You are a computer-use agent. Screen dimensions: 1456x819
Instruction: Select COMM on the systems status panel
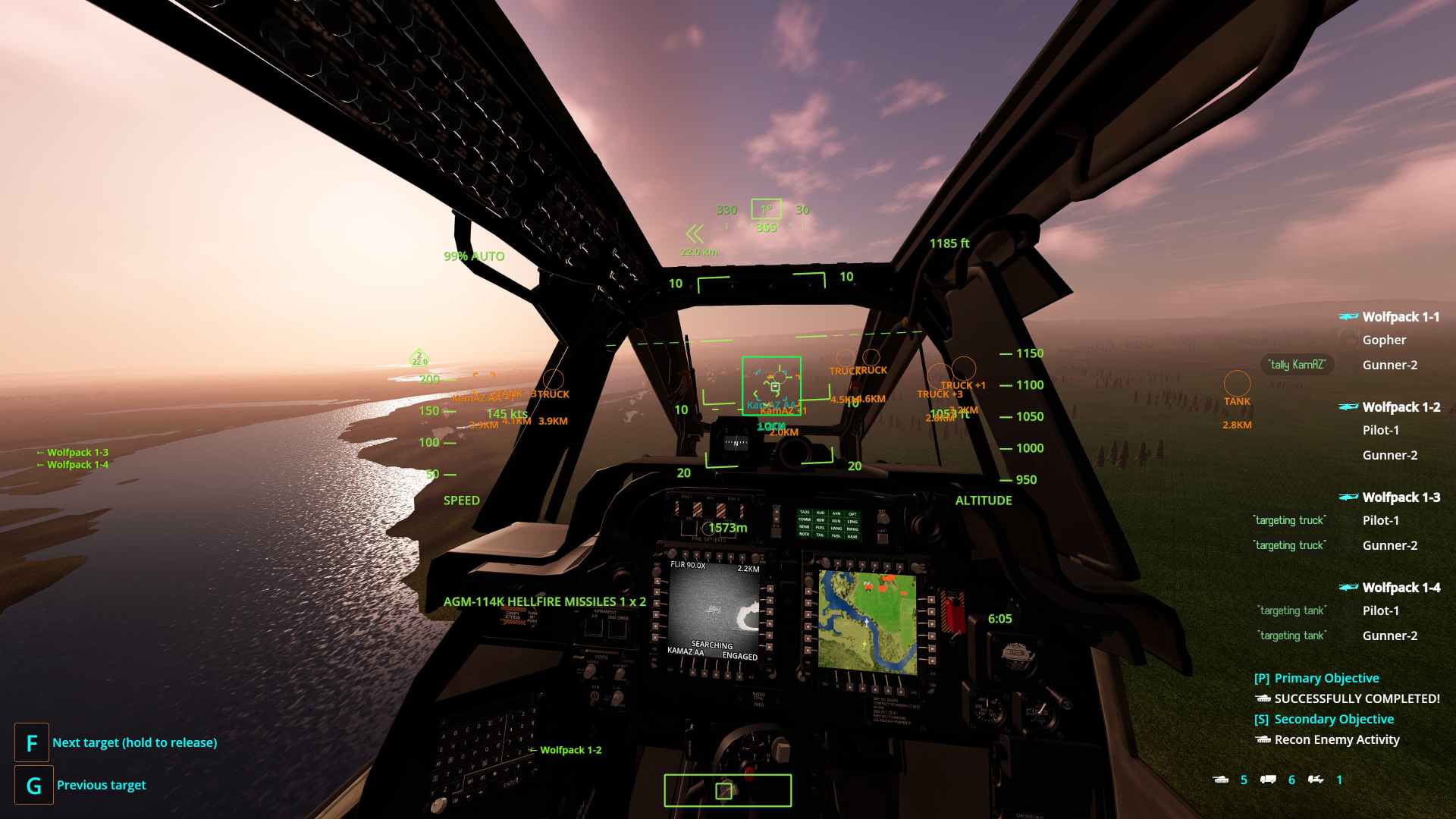(805, 521)
